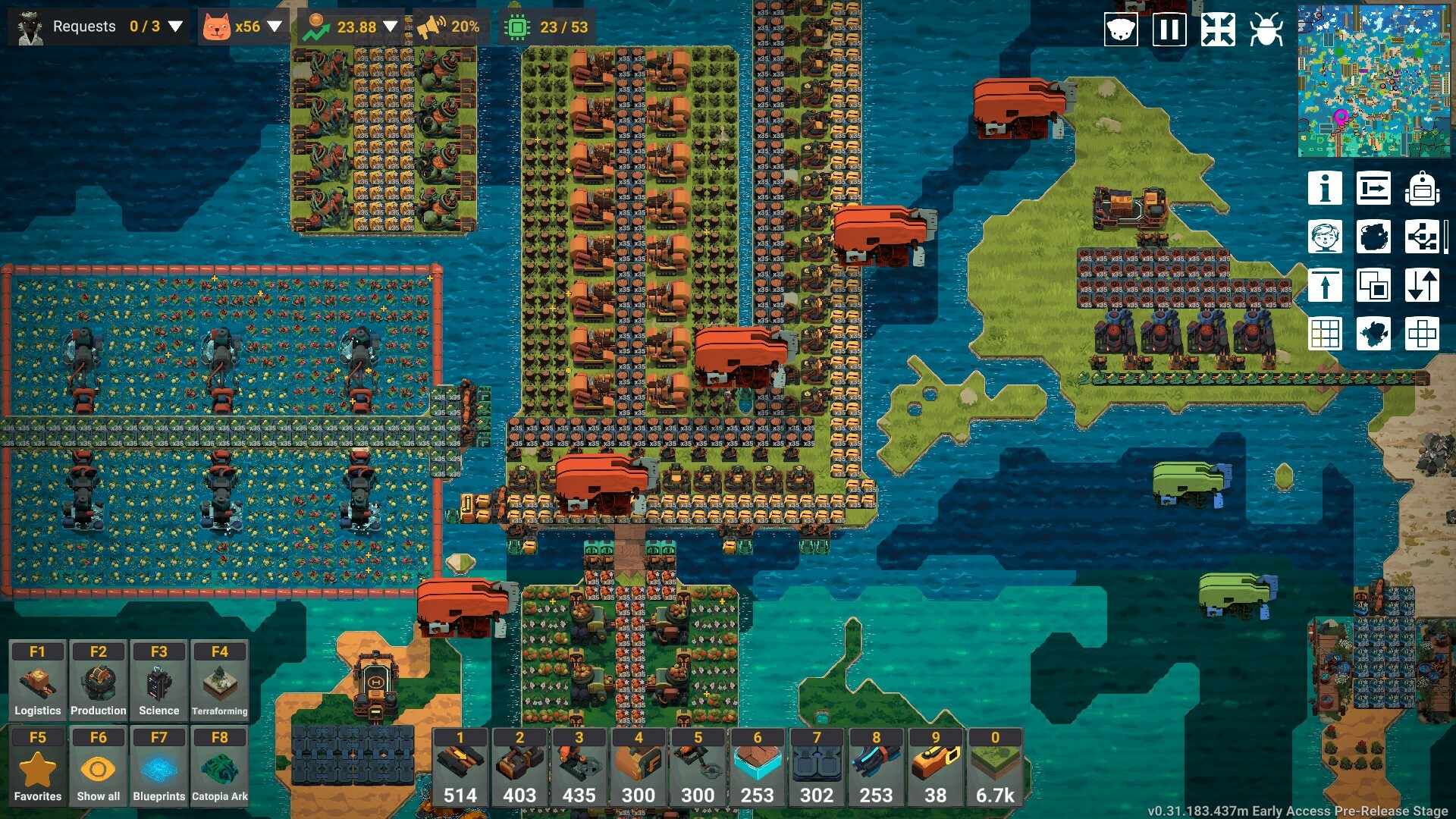This screenshot has height=819, width=1456.
Task: Open the backpack inventory icon
Action: (x=1422, y=188)
